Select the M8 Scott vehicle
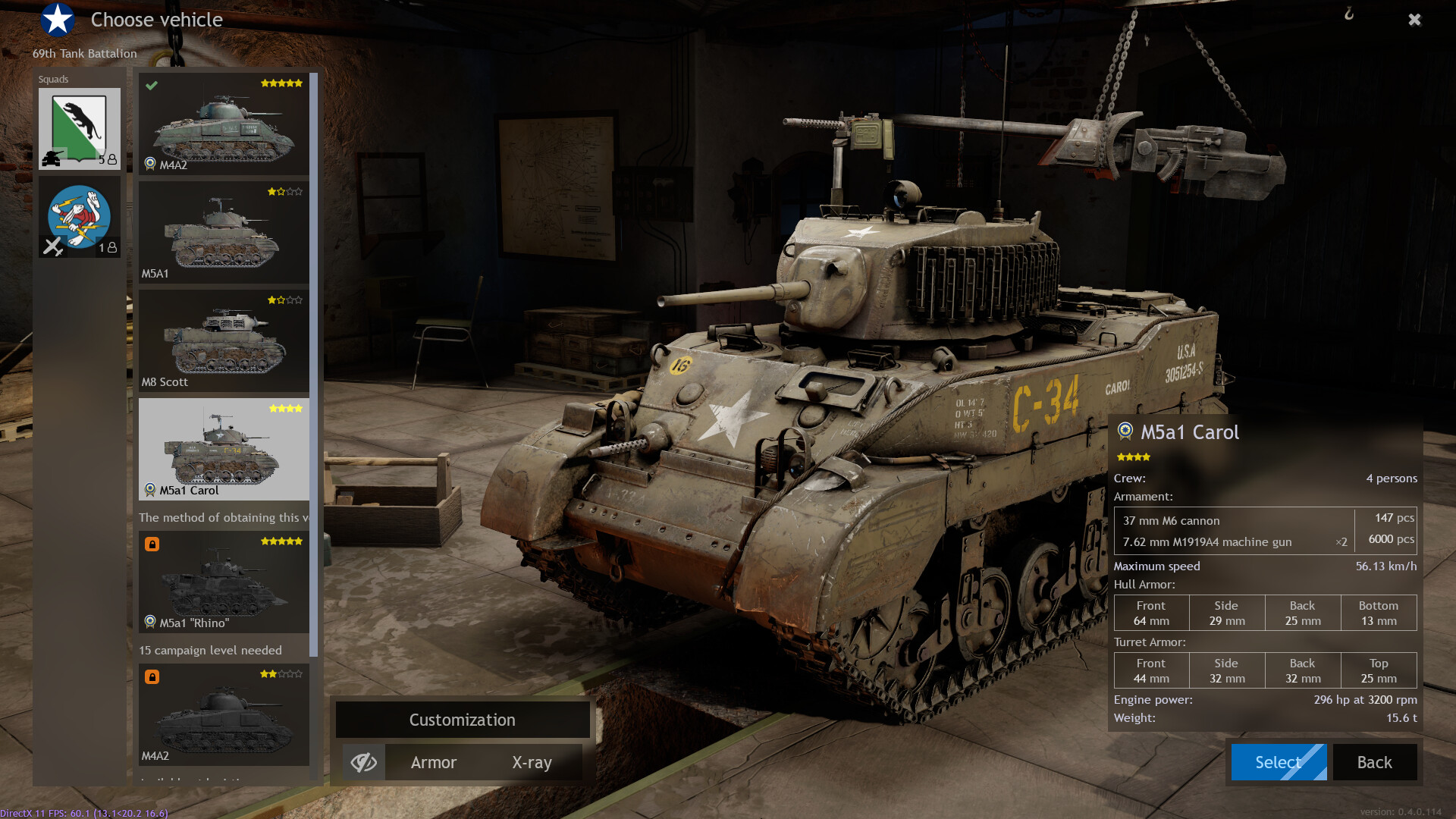The image size is (1456, 819). (x=224, y=340)
